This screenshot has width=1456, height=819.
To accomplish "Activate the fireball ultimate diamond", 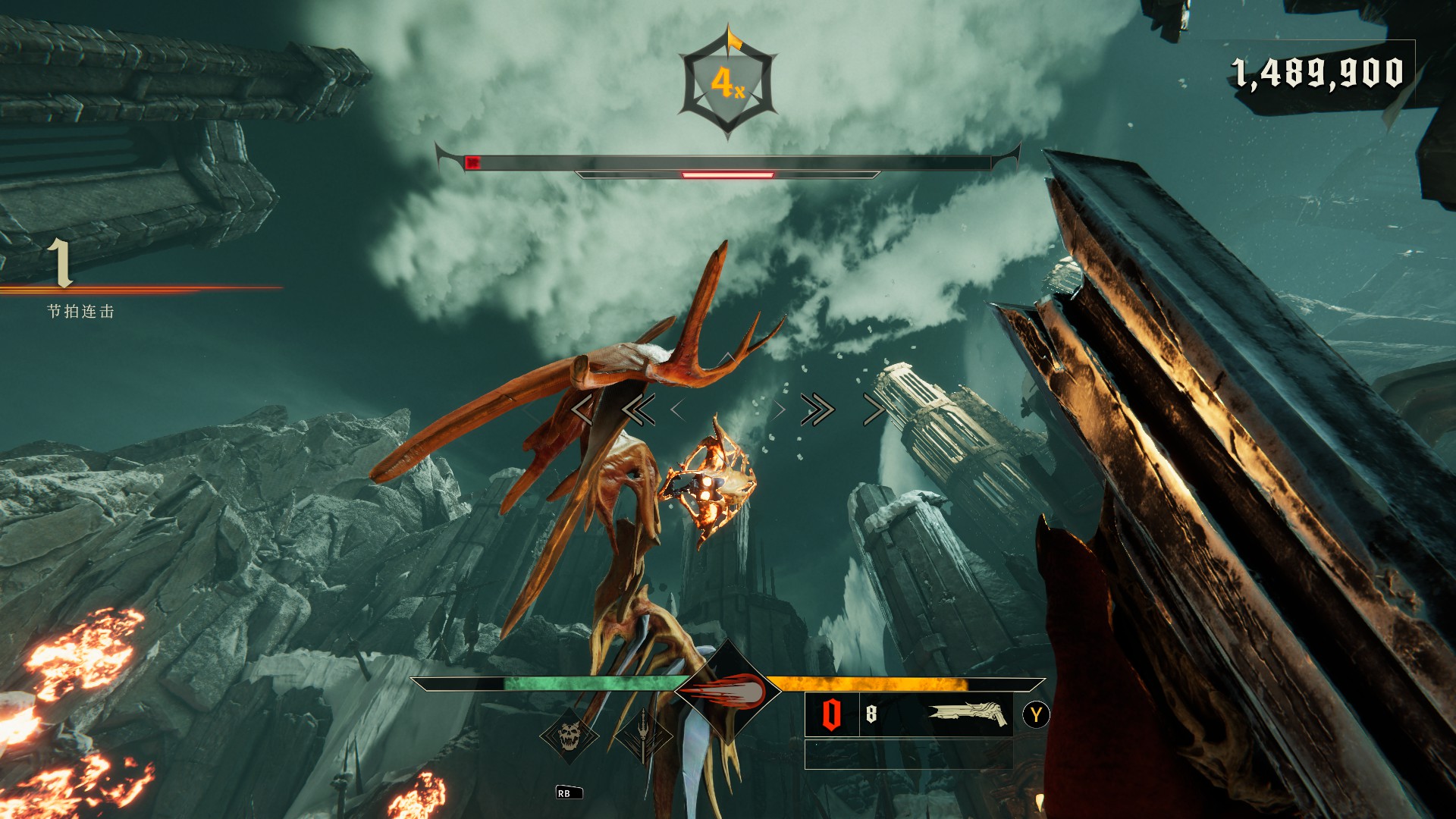I will (x=727, y=691).
